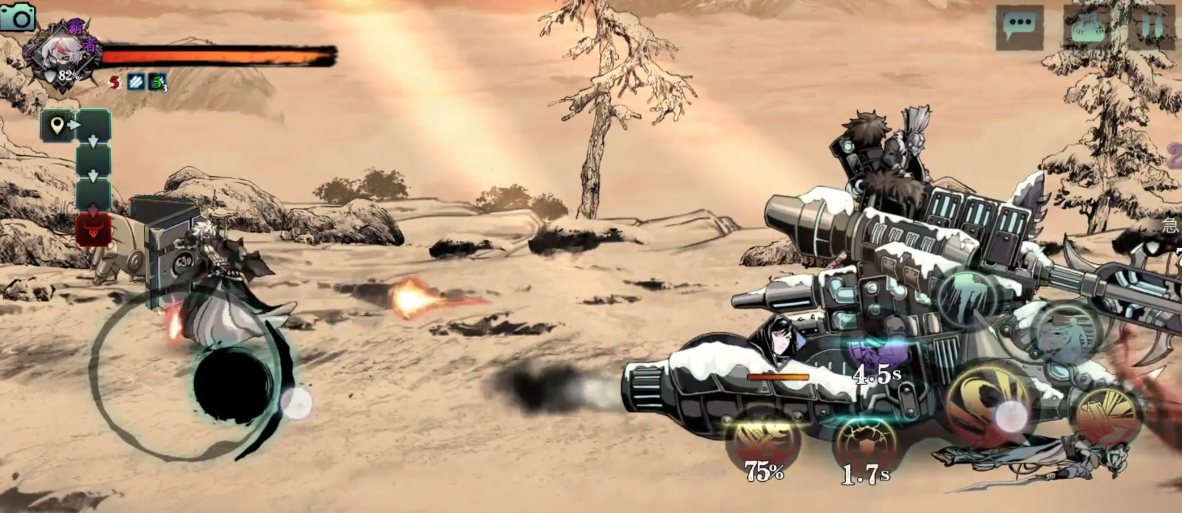1182x513 pixels.
Task: Pause the game
Action: [x=1152, y=27]
